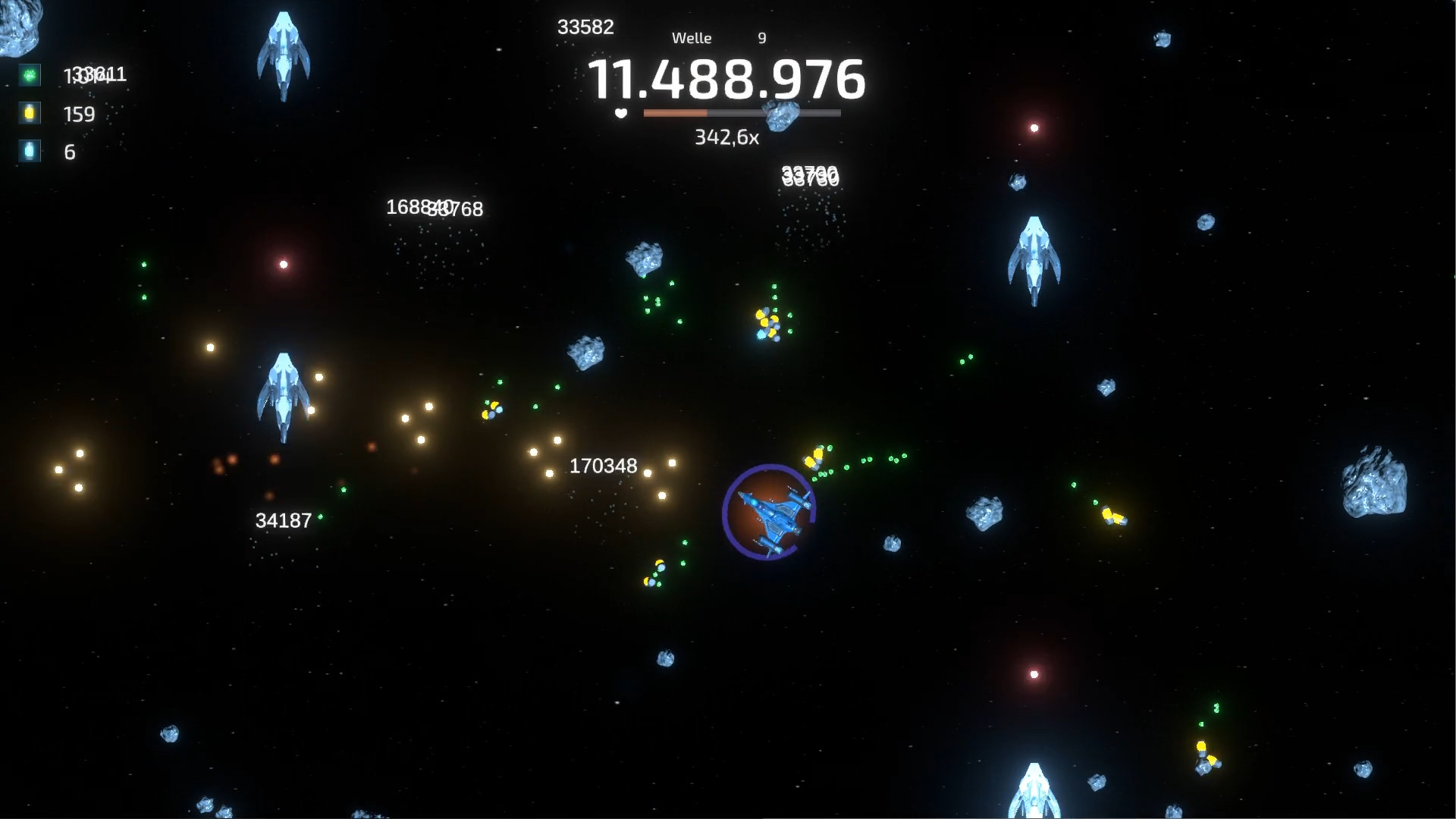Click the green energy resource icon
1456x819 pixels.
pos(28,74)
